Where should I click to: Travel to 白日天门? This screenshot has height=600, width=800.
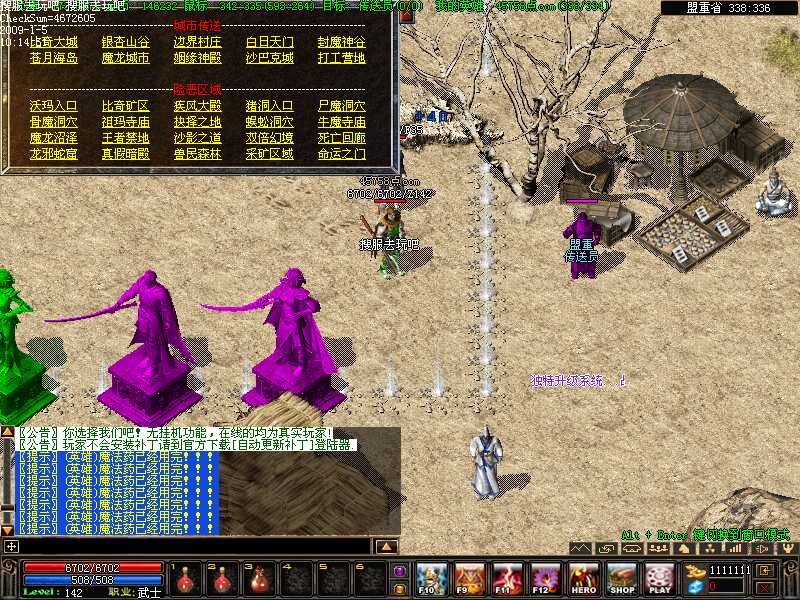point(270,42)
